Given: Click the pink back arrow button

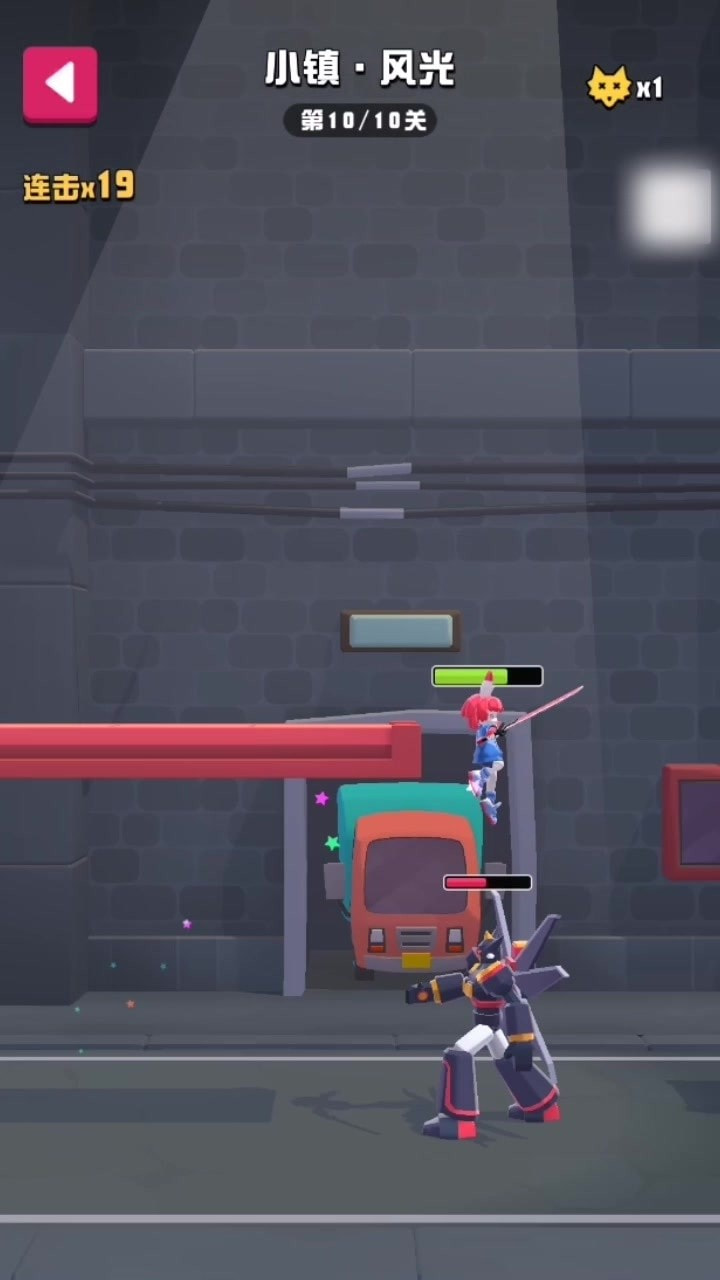Looking at the screenshot, I should tap(60, 84).
